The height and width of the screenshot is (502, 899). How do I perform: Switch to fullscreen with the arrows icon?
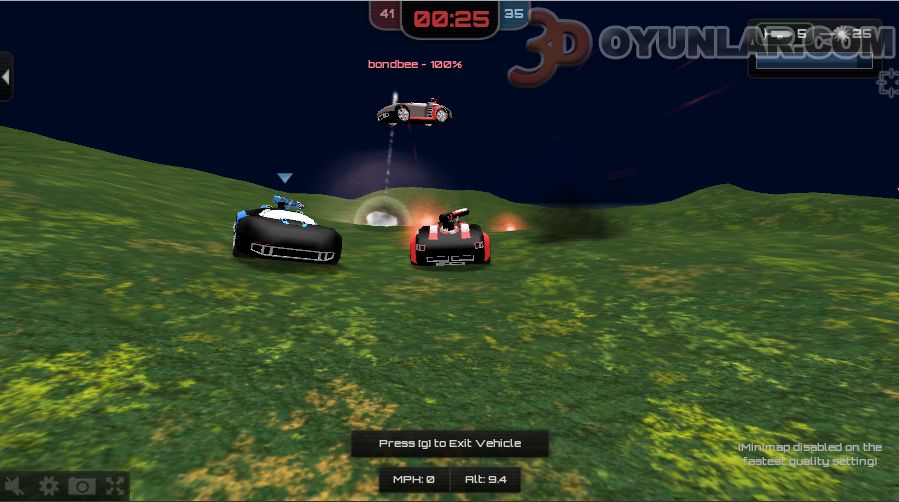(115, 487)
